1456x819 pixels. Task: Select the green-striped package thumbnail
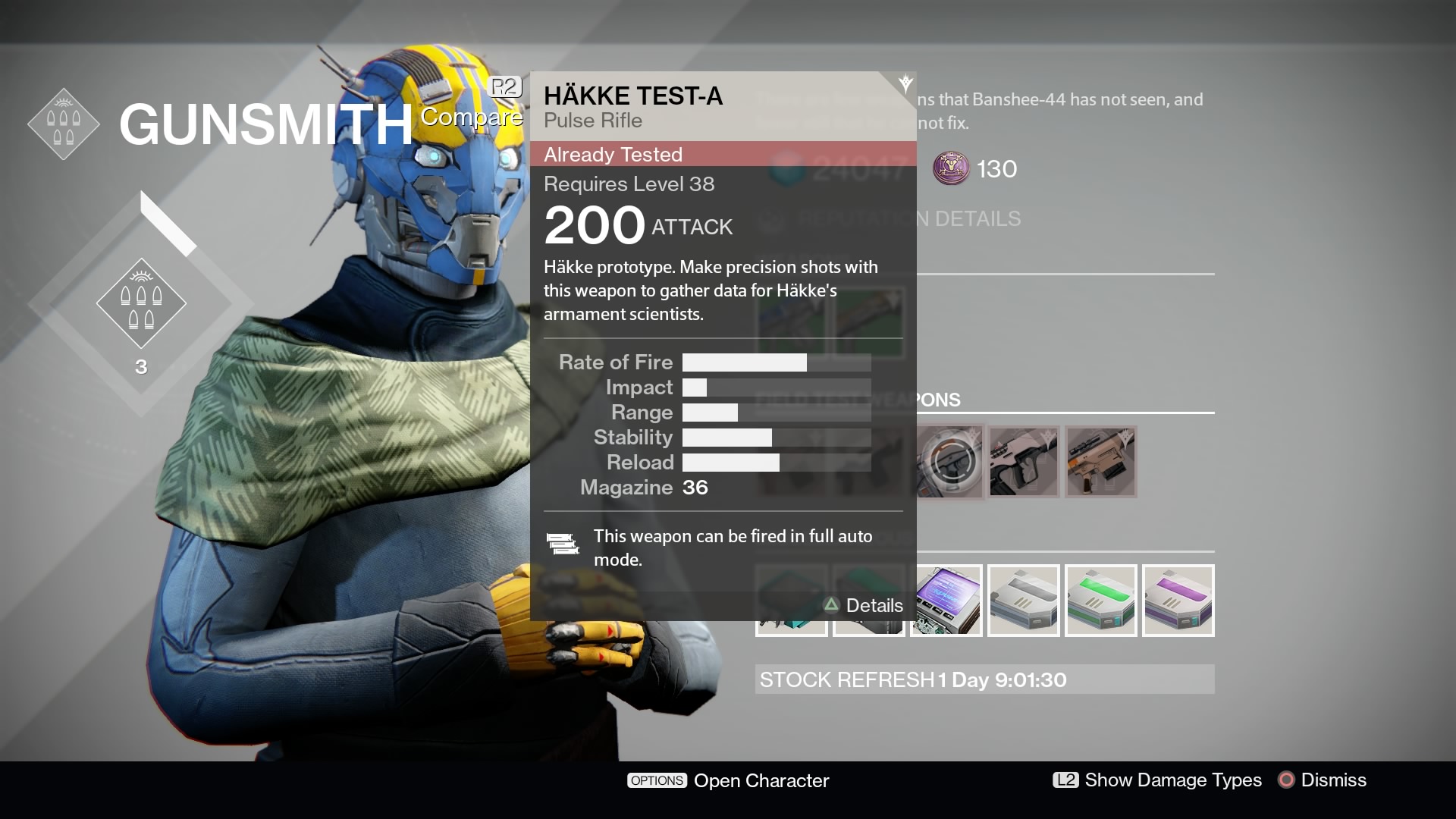click(1100, 600)
